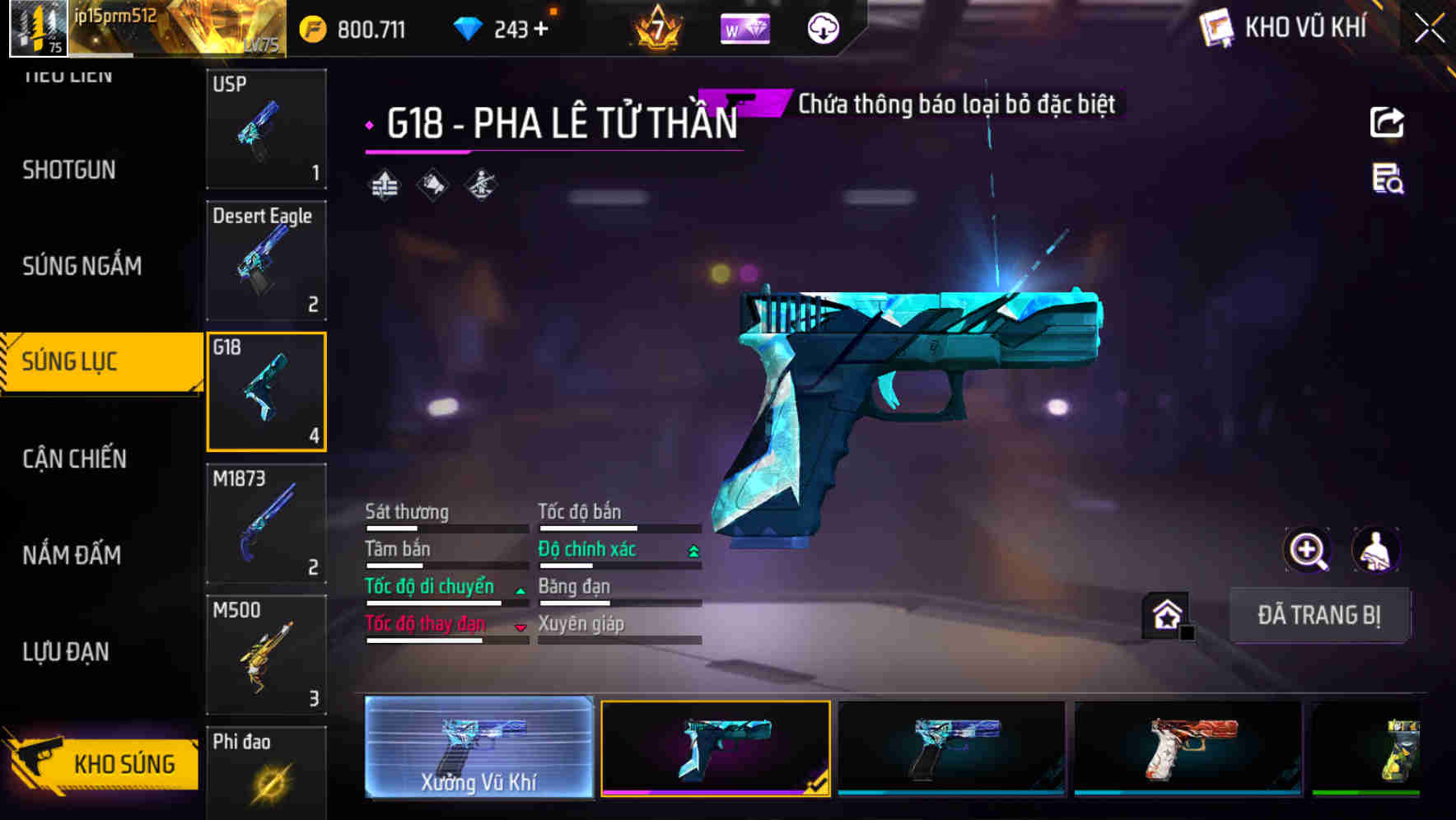Screen dimensions: 1456x820
Task: Expand the W diamond pass panel in the top bar
Action: pos(745,27)
